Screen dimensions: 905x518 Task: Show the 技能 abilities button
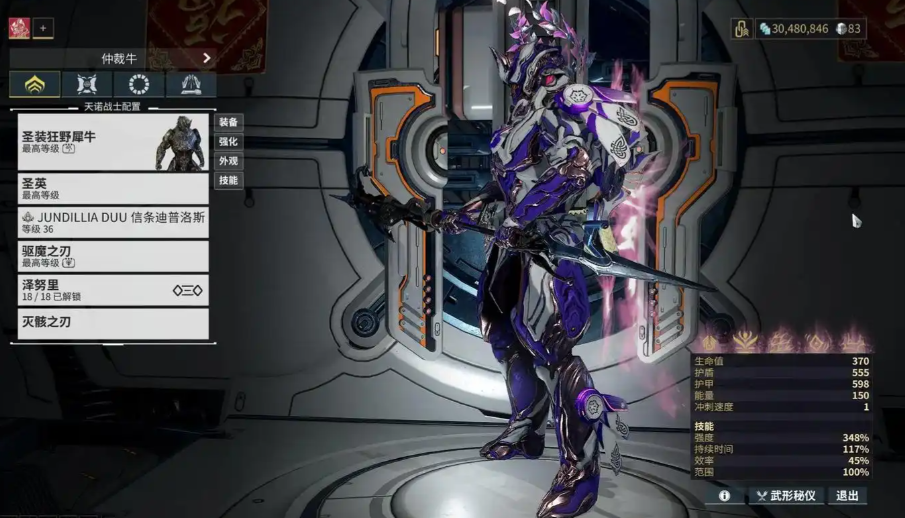[228, 181]
